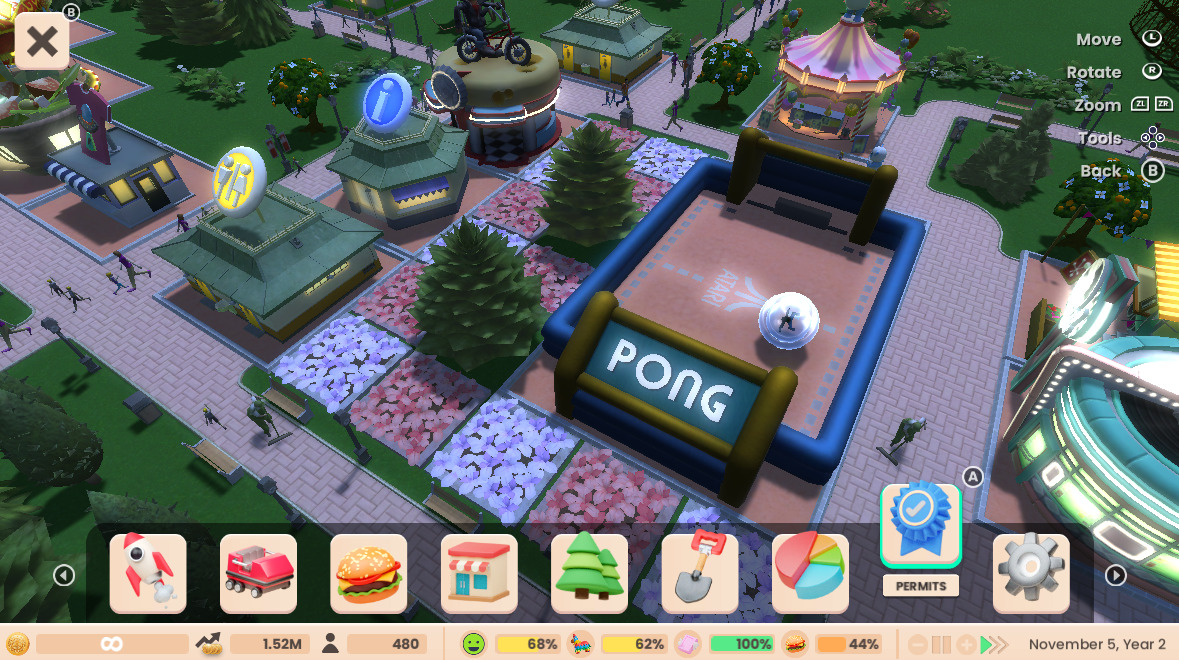The image size is (1179, 660).
Task: Open the burger food stalls category
Action: click(369, 573)
